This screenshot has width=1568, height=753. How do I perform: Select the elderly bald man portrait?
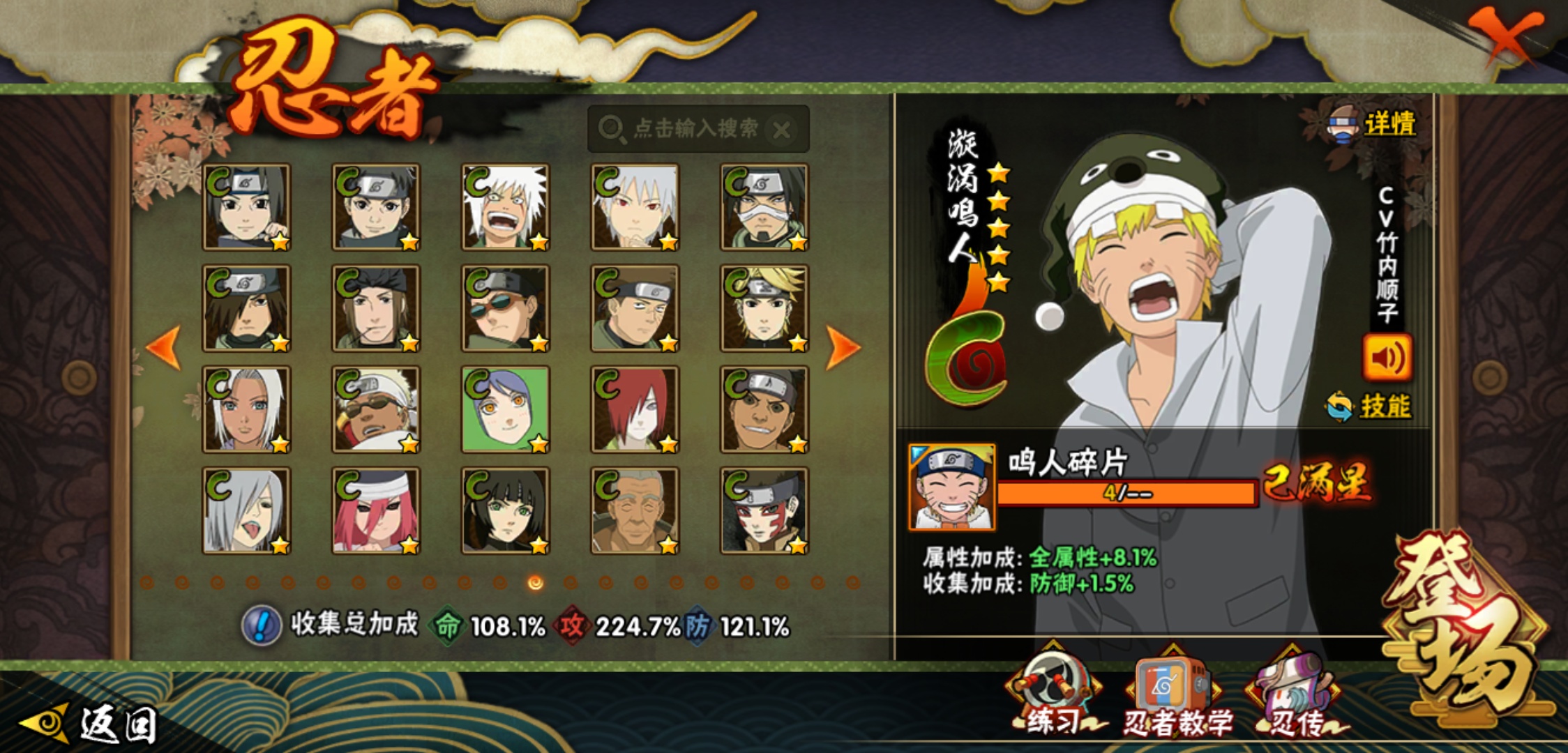pyautogui.click(x=635, y=510)
